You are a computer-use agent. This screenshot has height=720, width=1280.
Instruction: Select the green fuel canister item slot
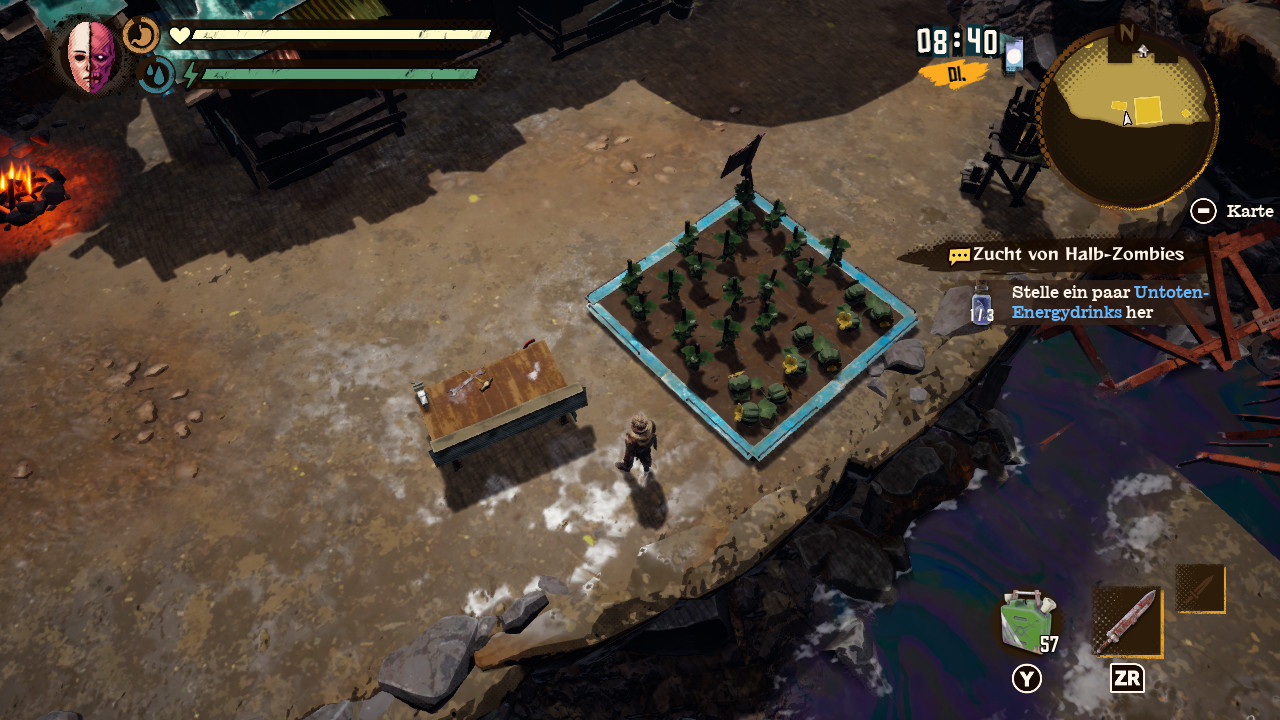point(1027,621)
